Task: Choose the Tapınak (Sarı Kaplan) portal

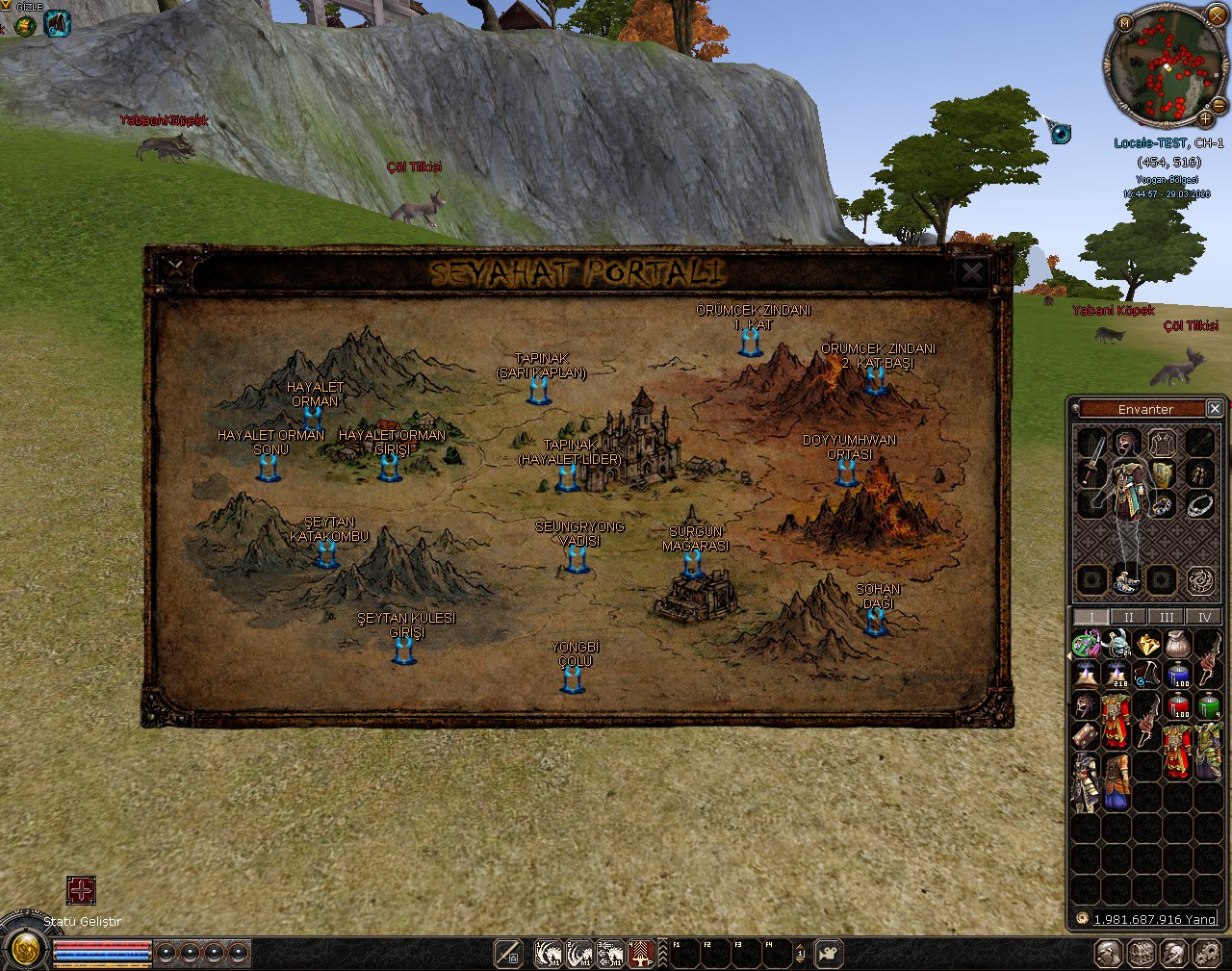Action: click(x=539, y=391)
